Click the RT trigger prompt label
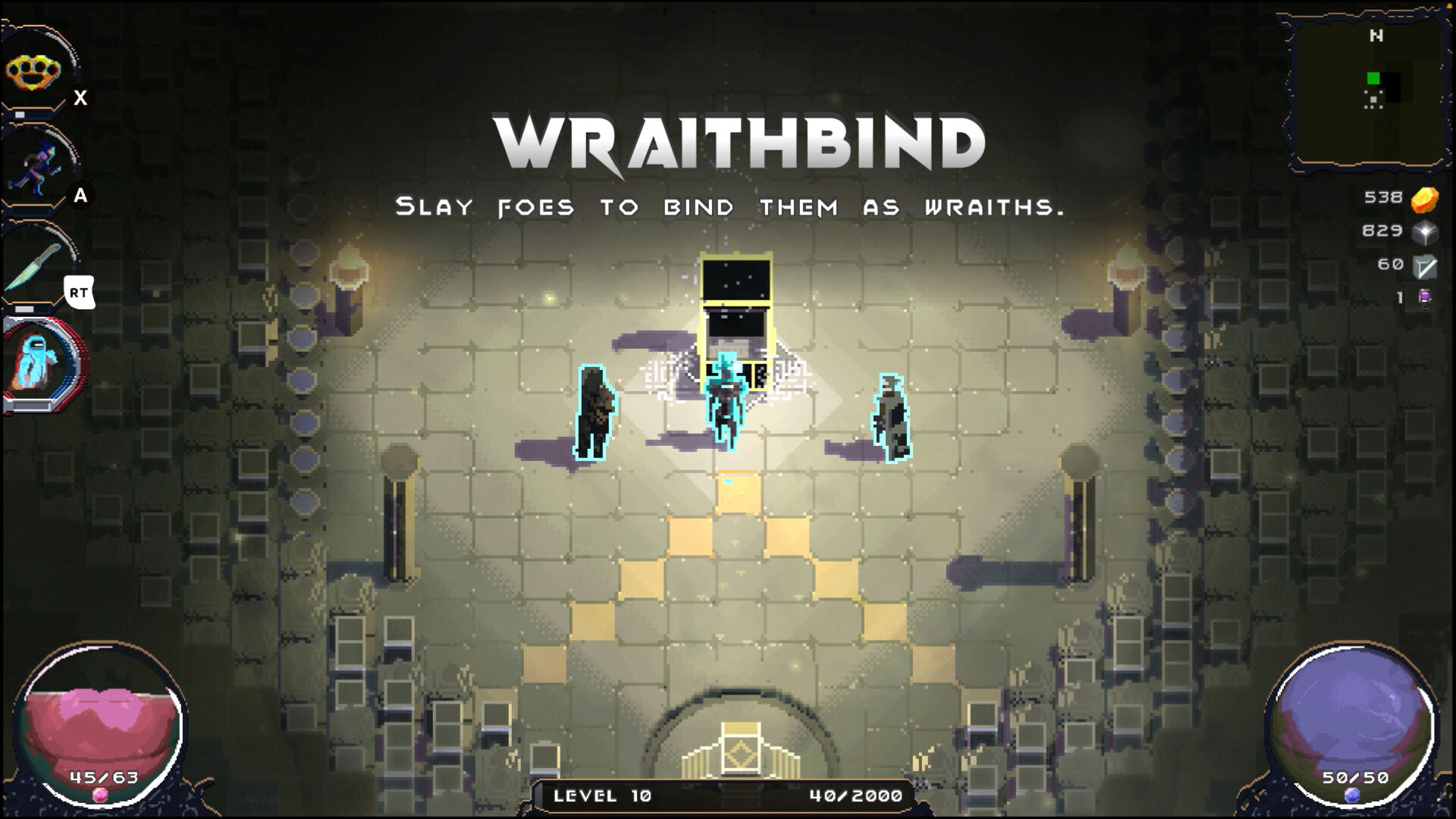This screenshot has width=1456, height=819. tap(80, 292)
